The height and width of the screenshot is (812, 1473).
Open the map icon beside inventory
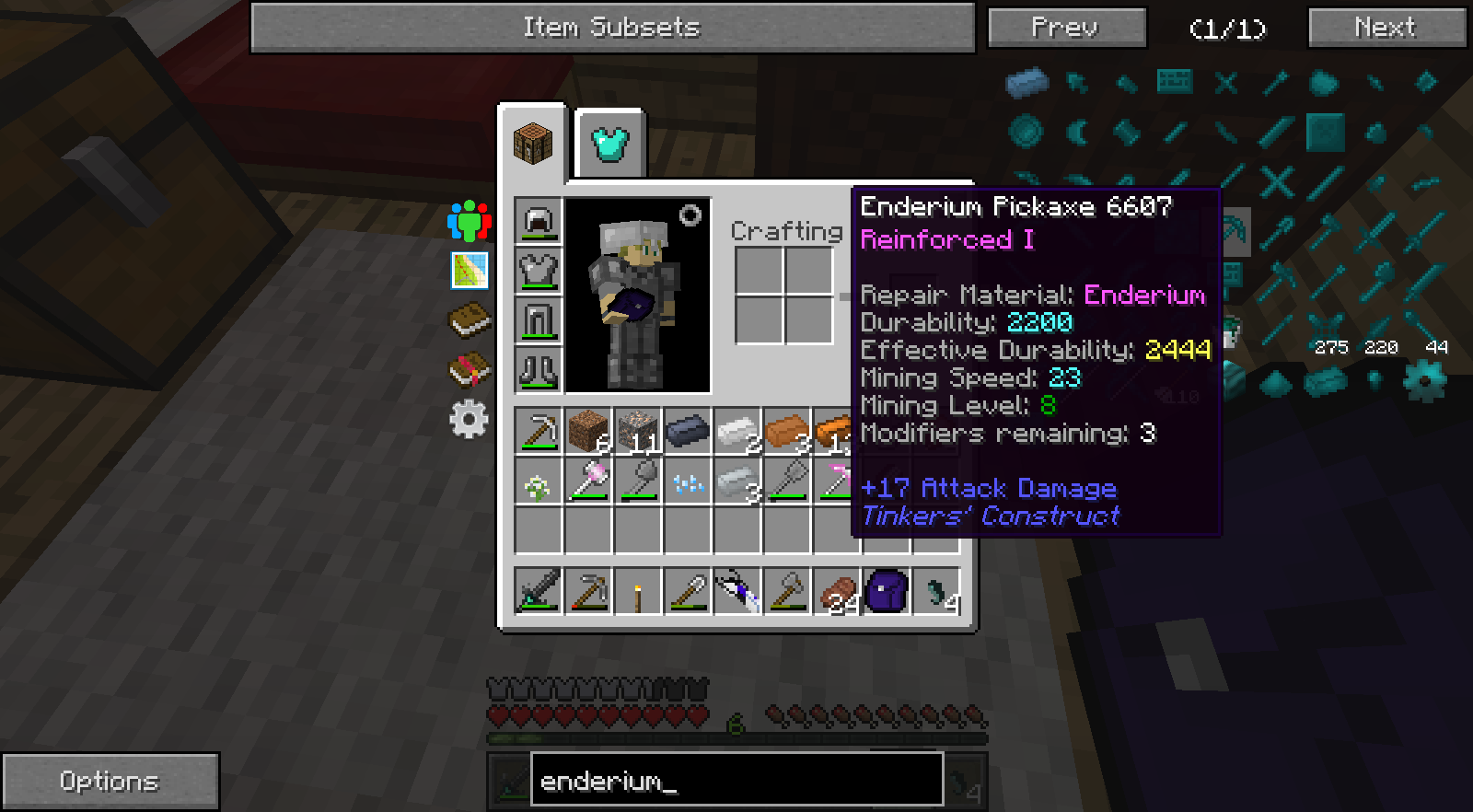click(469, 271)
